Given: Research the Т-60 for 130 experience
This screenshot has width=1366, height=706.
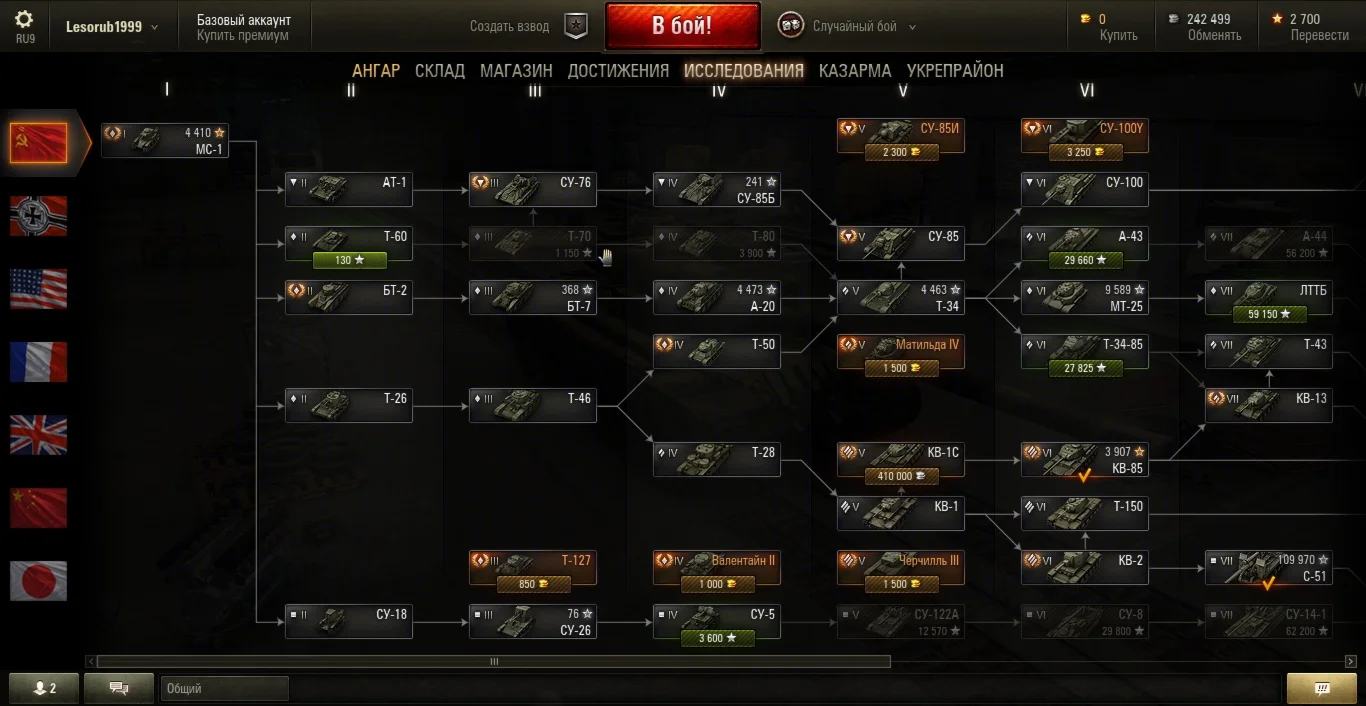Looking at the screenshot, I should point(349,260).
